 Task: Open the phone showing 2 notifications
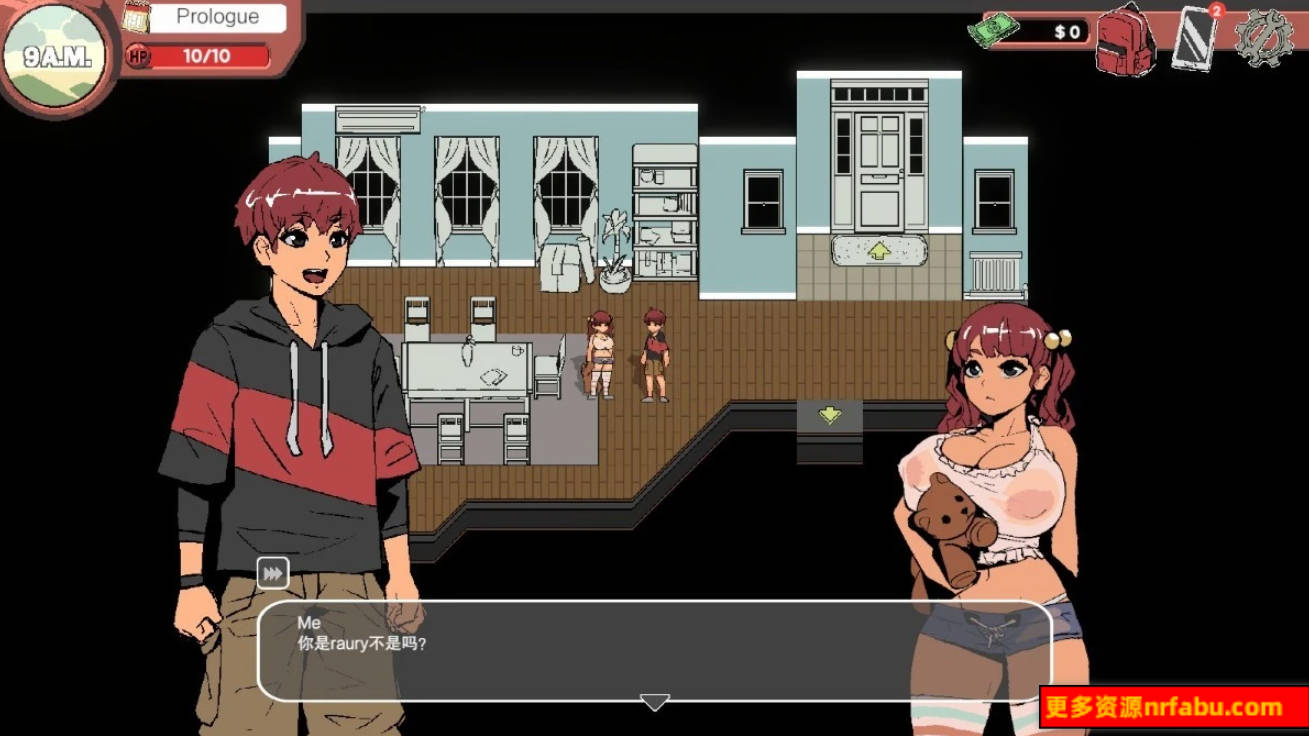(1196, 40)
